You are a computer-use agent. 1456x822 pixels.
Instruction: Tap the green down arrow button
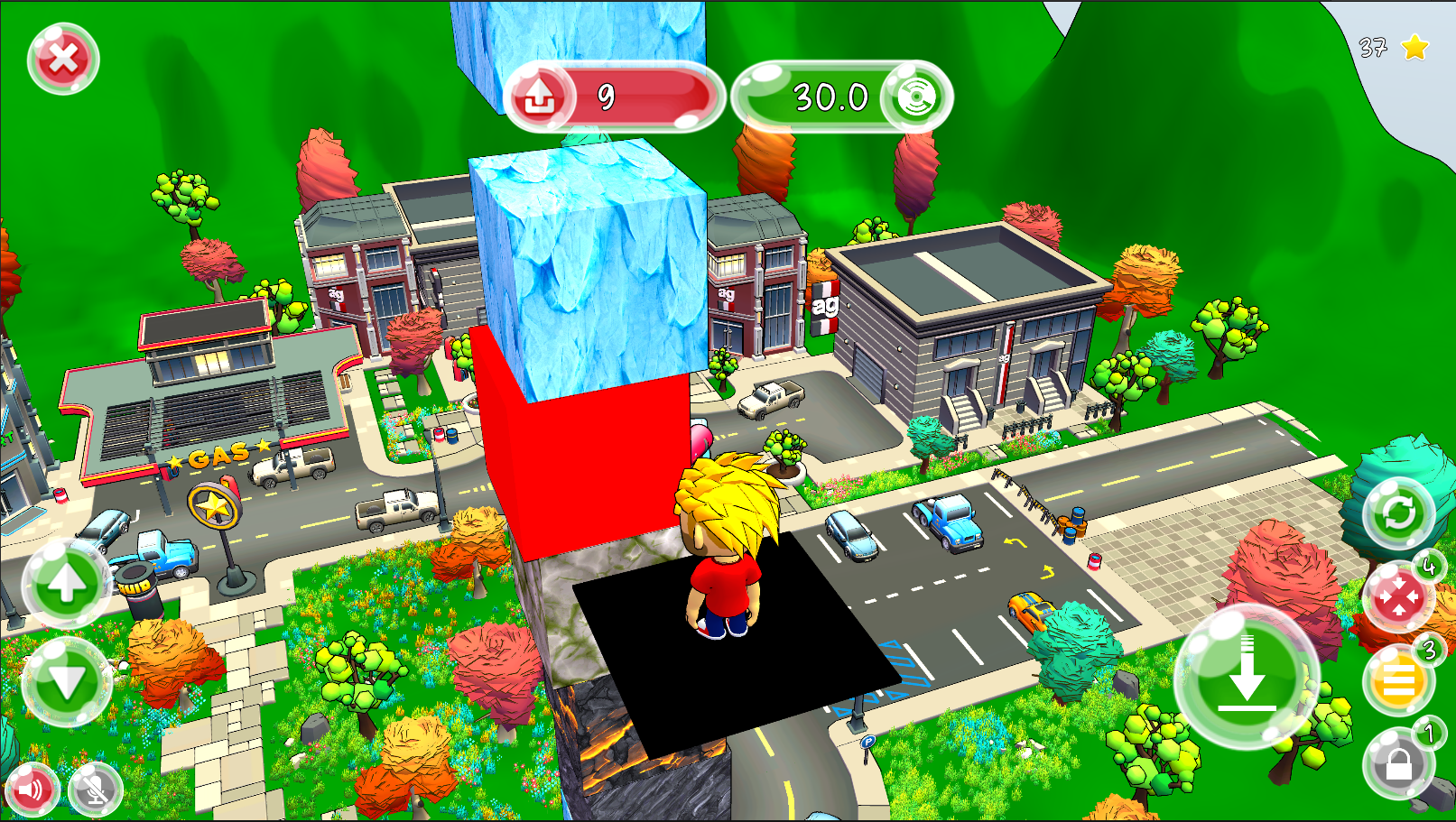(66, 681)
